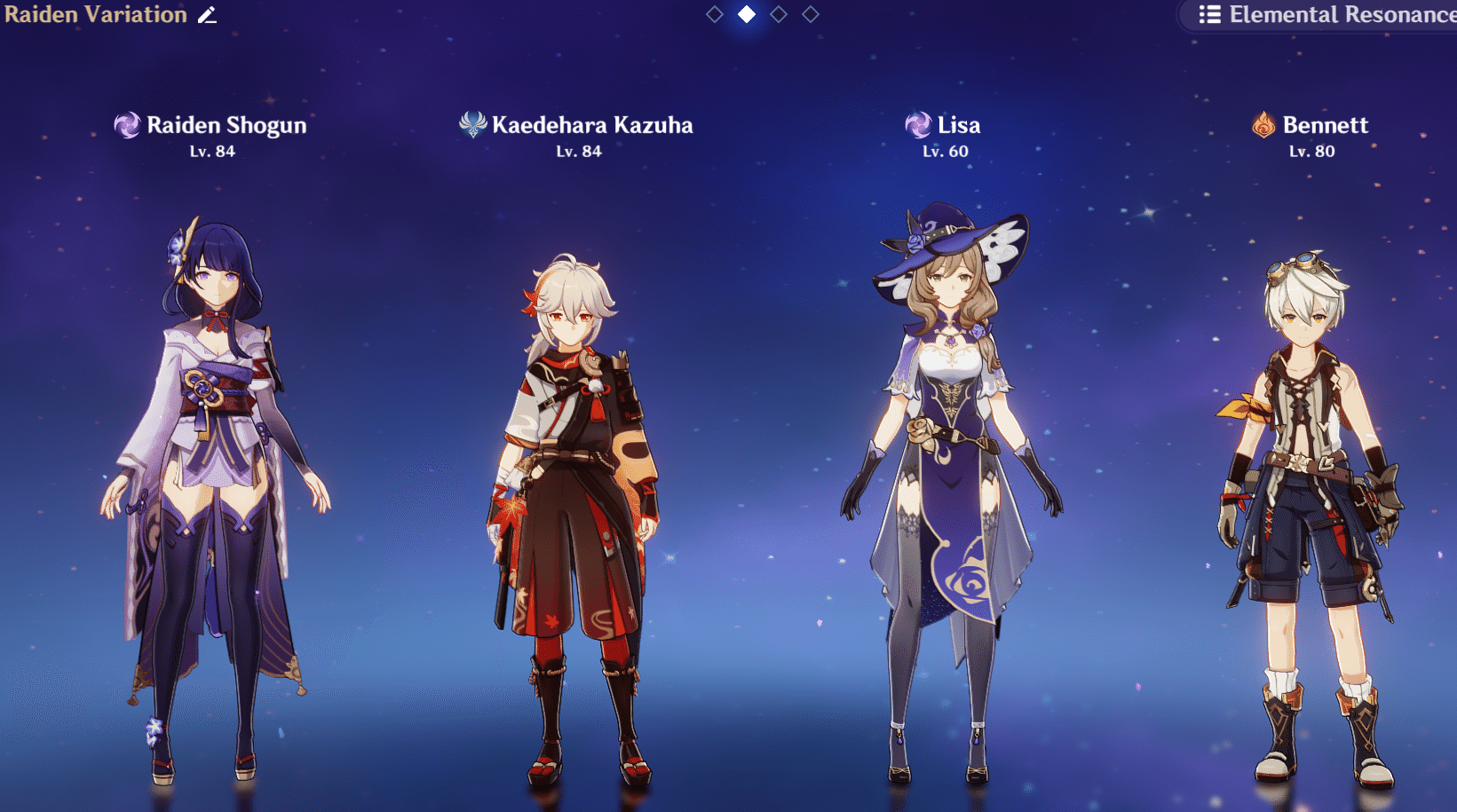
Task: Switch to the first team page diamond
Action: pyautogui.click(x=715, y=14)
